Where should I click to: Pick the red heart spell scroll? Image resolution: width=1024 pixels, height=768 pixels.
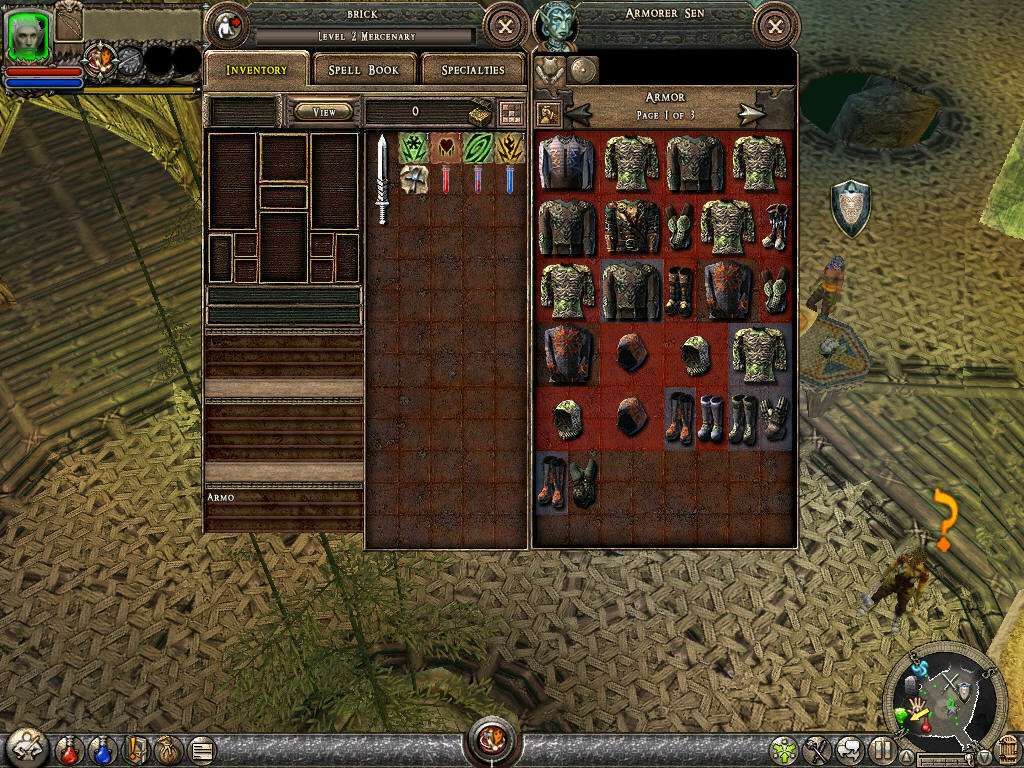click(x=445, y=148)
